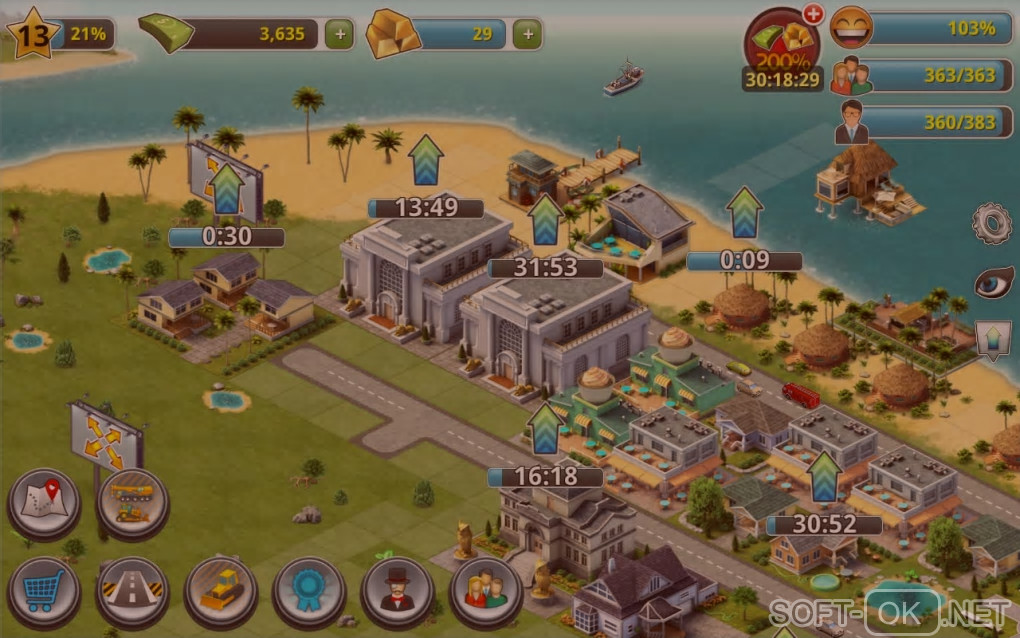Open the friends group button

(486, 591)
